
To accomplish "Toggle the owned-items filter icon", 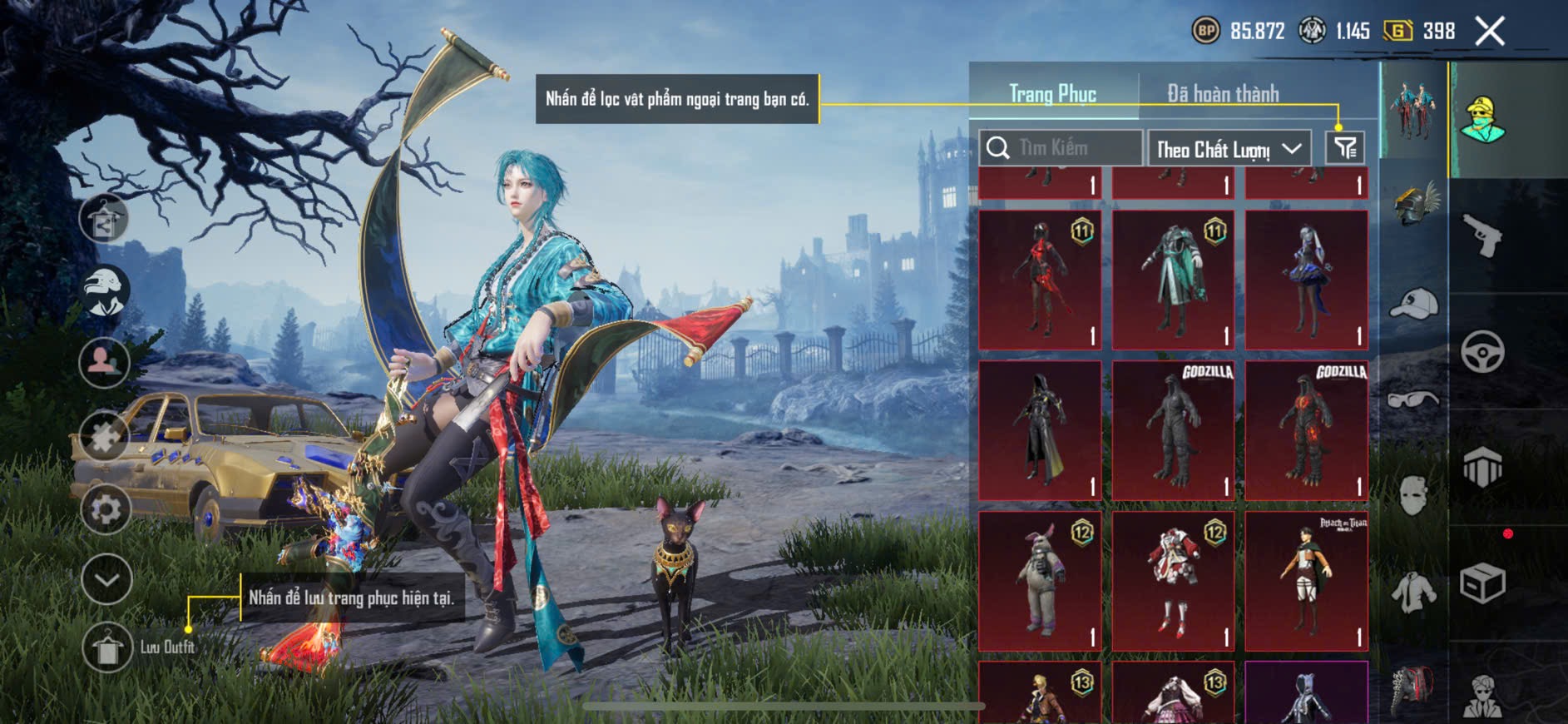I will (1345, 148).
